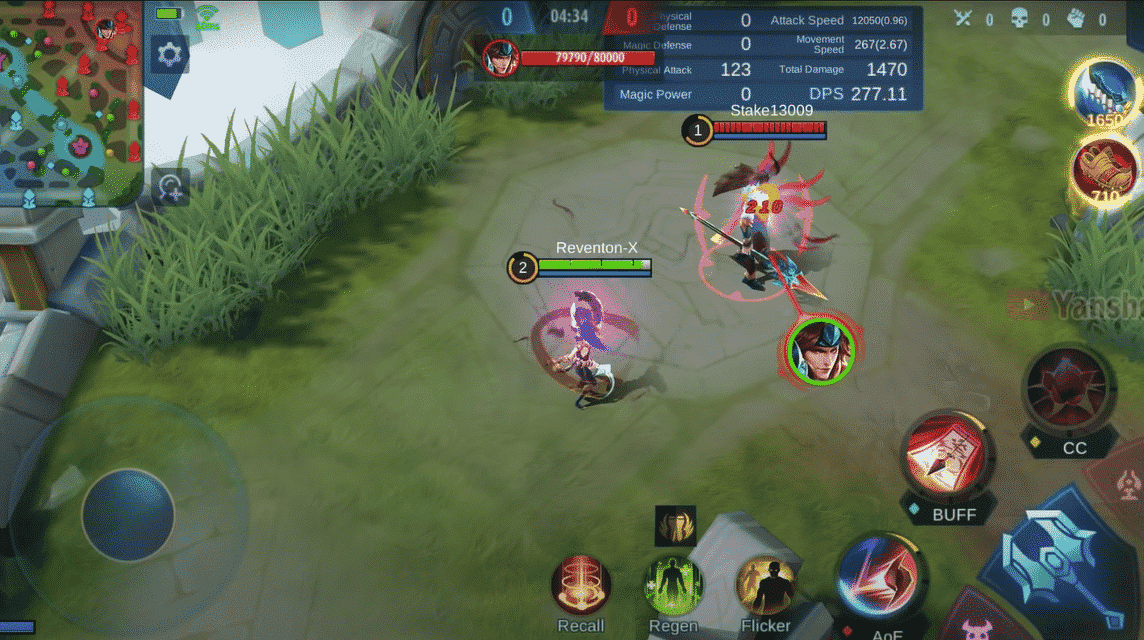Tap the virtual movement joystick

pyautogui.click(x=128, y=515)
